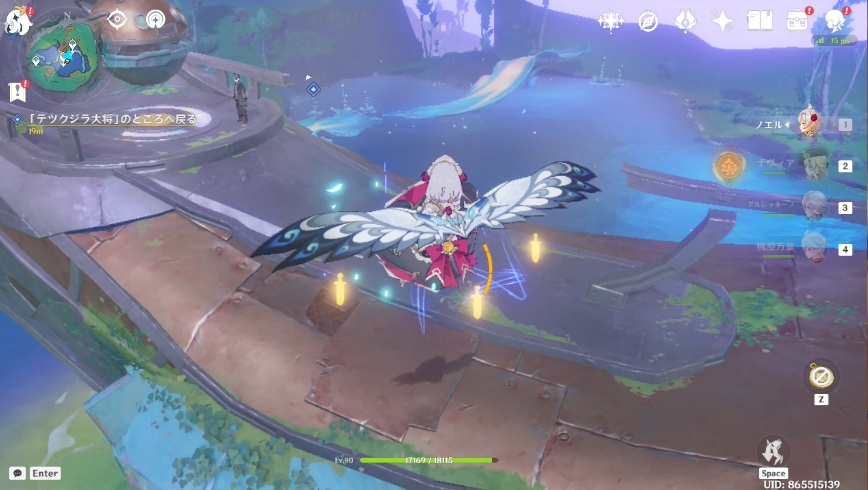The width and height of the screenshot is (868, 490).
Task: Open the compass events icon
Action: tap(648, 20)
